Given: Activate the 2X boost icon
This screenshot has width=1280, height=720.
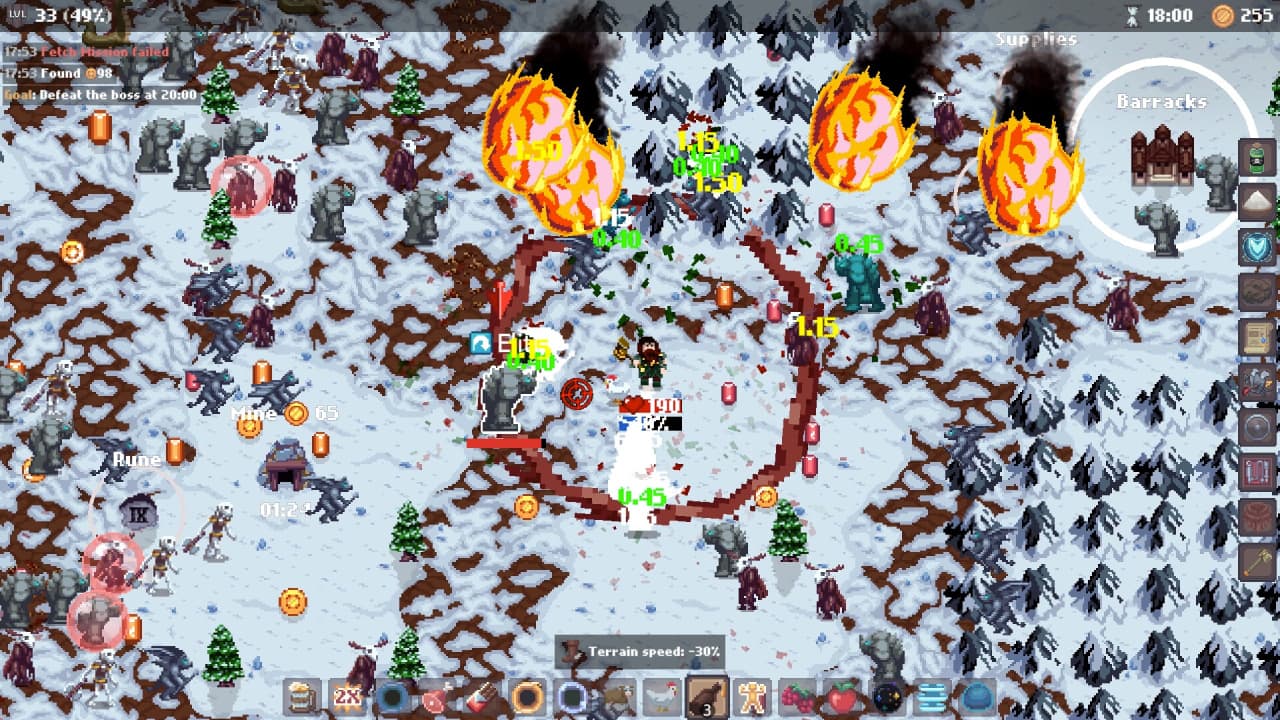Looking at the screenshot, I should click(x=348, y=697).
